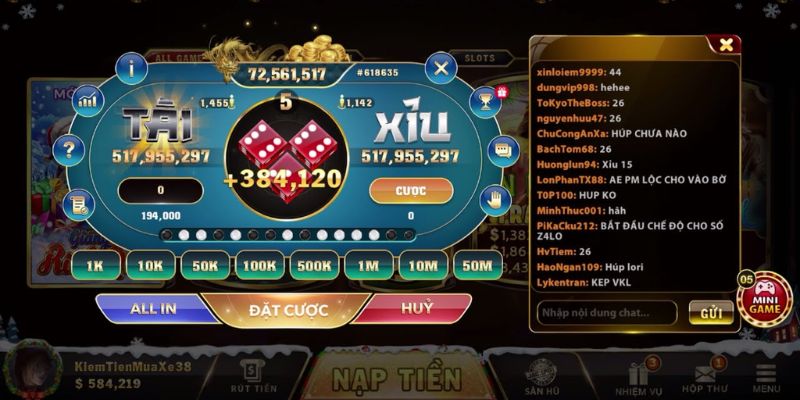
Task: Open the HỘP THƯ mailbox
Action: [x=704, y=377]
